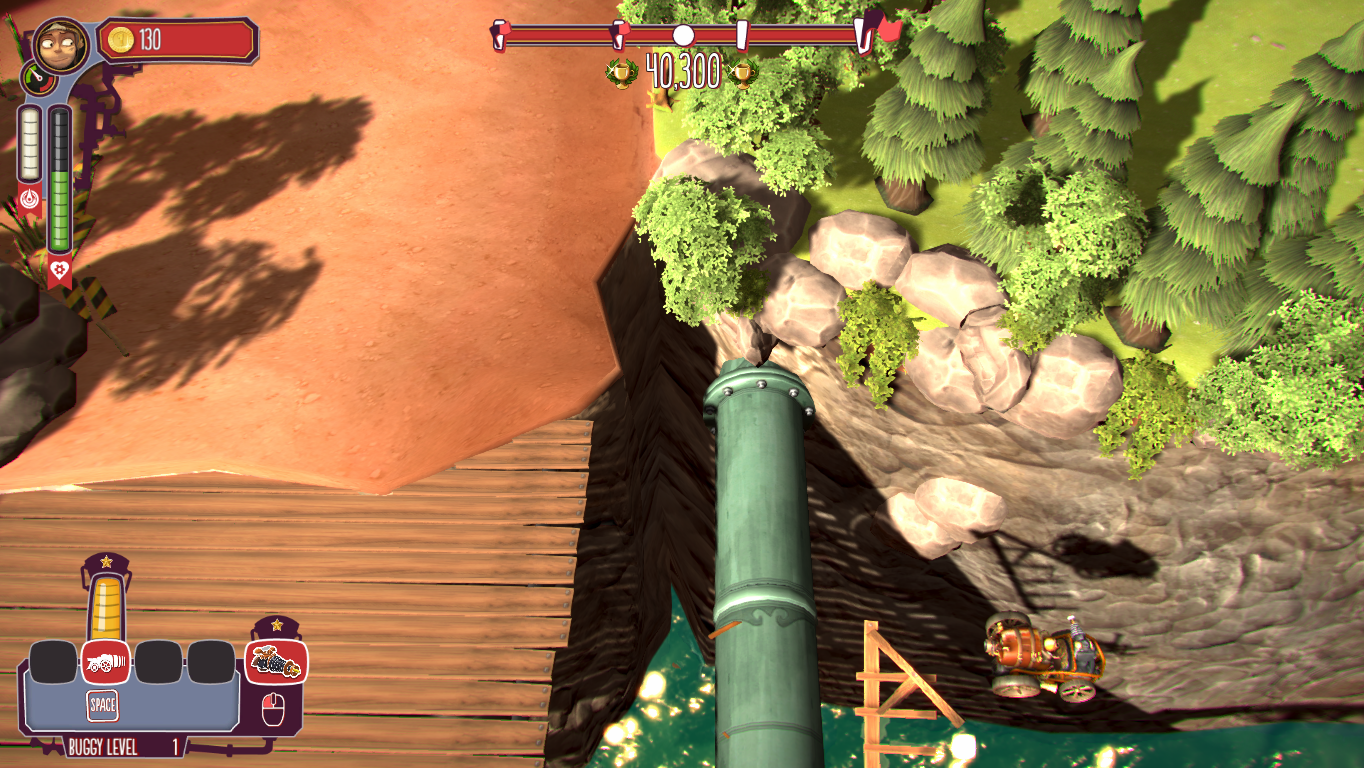The image size is (1364, 768).
Task: Click the white circle track progress marker
Action: pyautogui.click(x=683, y=36)
